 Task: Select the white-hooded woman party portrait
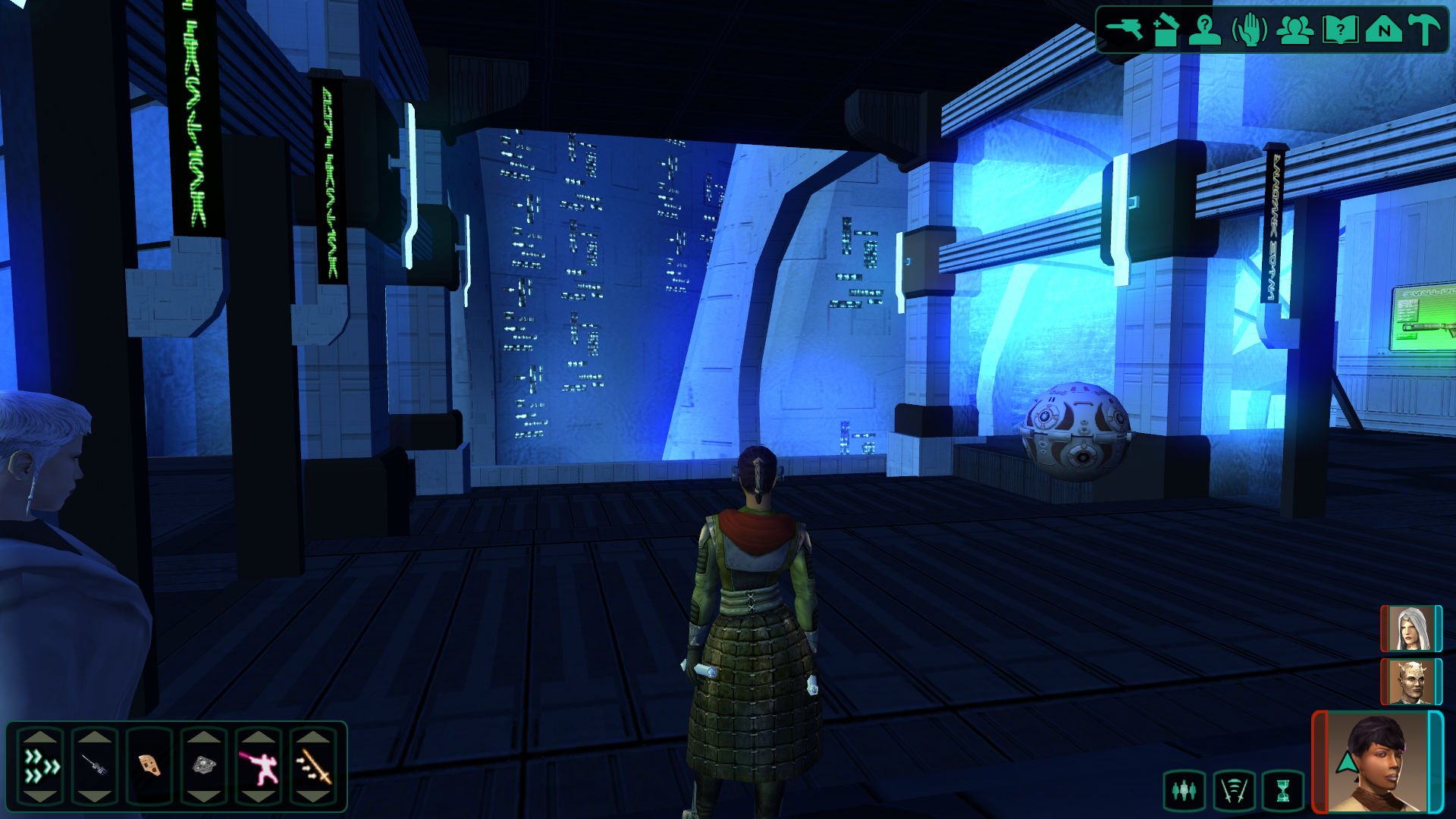1410,629
